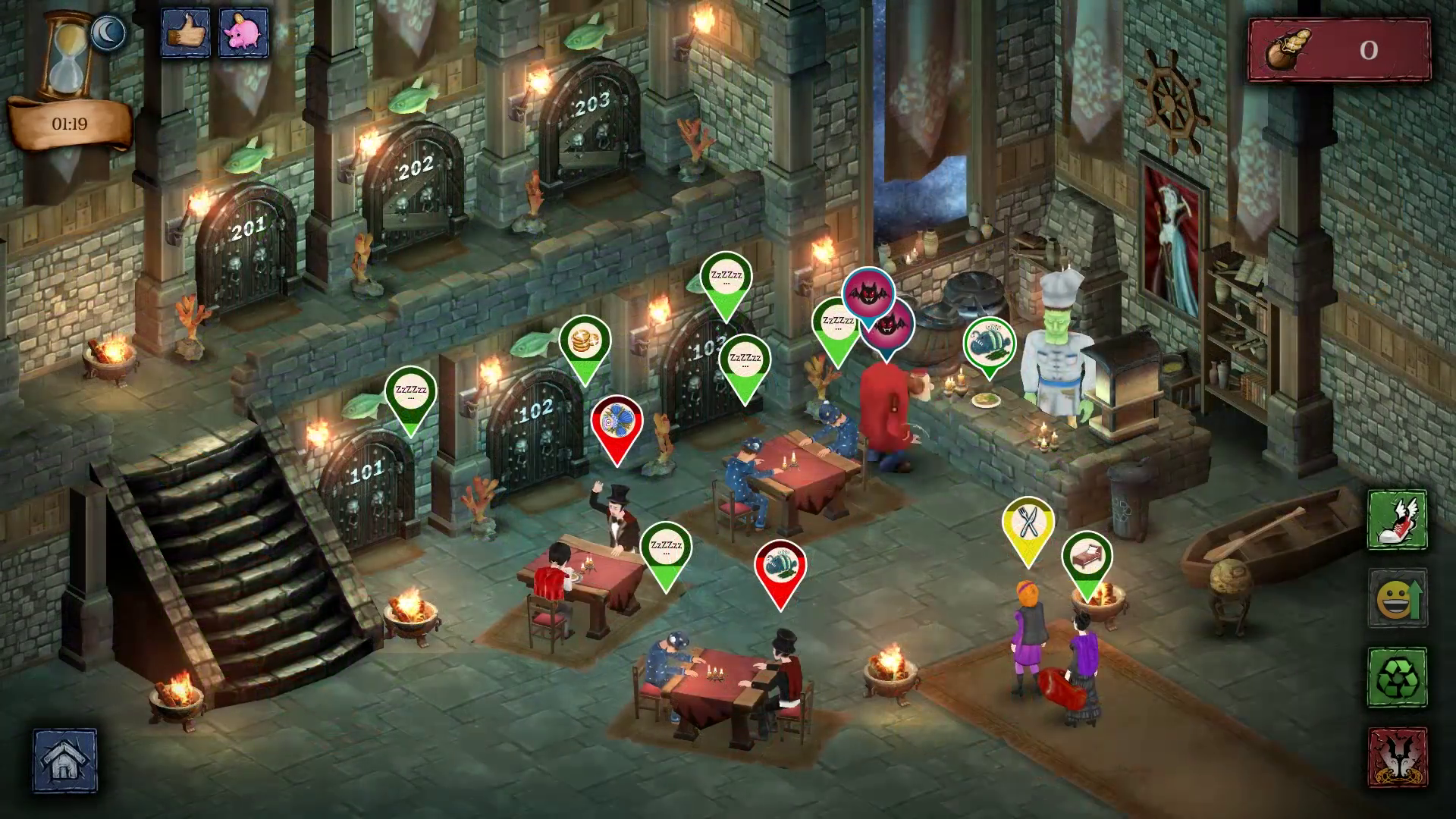
Task: Open the gold coin bag panel
Action: tap(1338, 50)
